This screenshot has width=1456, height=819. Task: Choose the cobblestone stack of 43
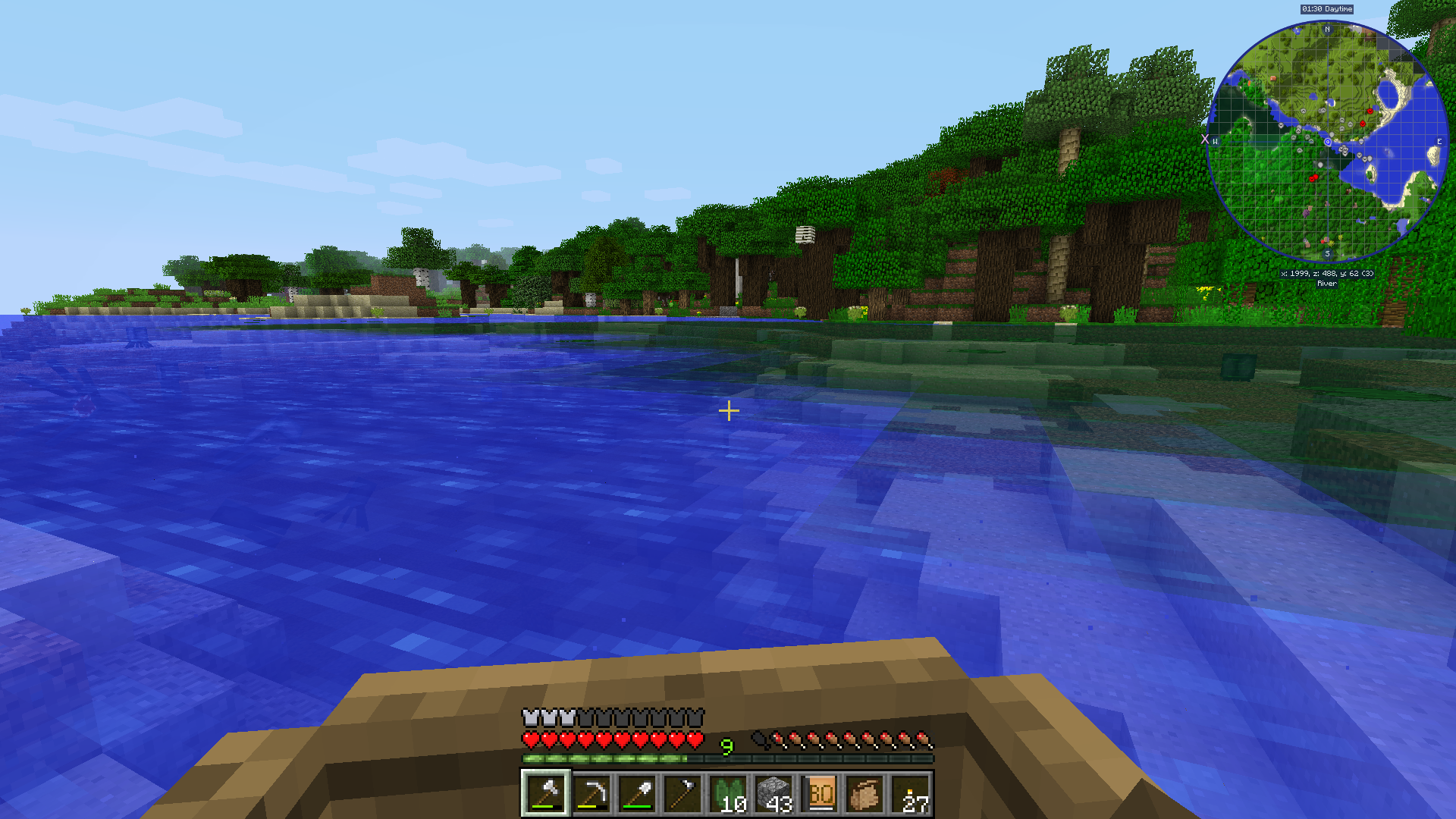tap(773, 793)
